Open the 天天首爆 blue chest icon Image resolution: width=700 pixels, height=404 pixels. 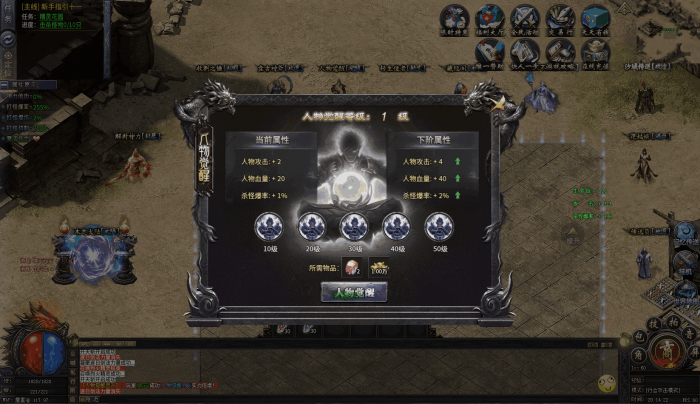(595, 17)
